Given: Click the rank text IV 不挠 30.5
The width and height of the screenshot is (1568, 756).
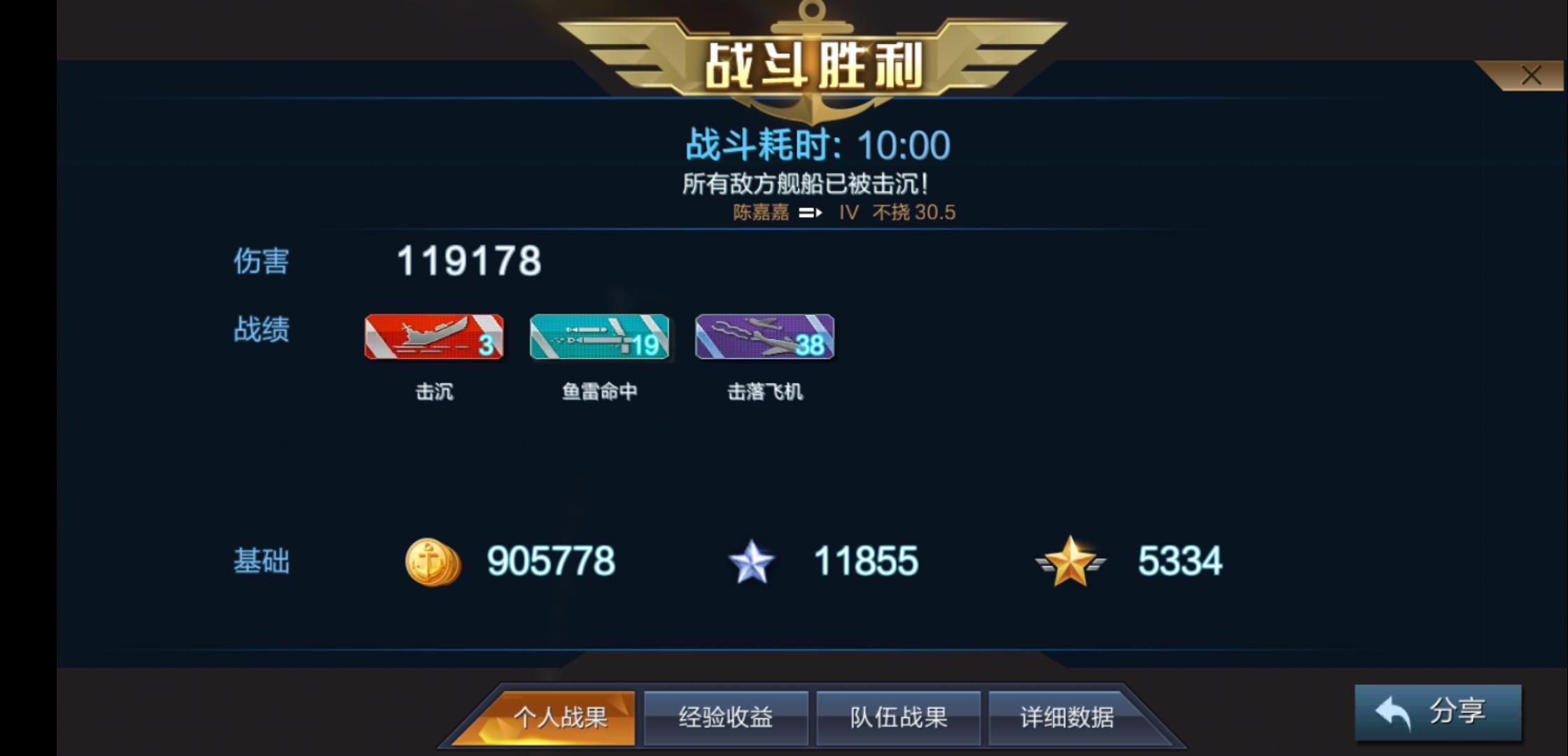Looking at the screenshot, I should point(898,211).
